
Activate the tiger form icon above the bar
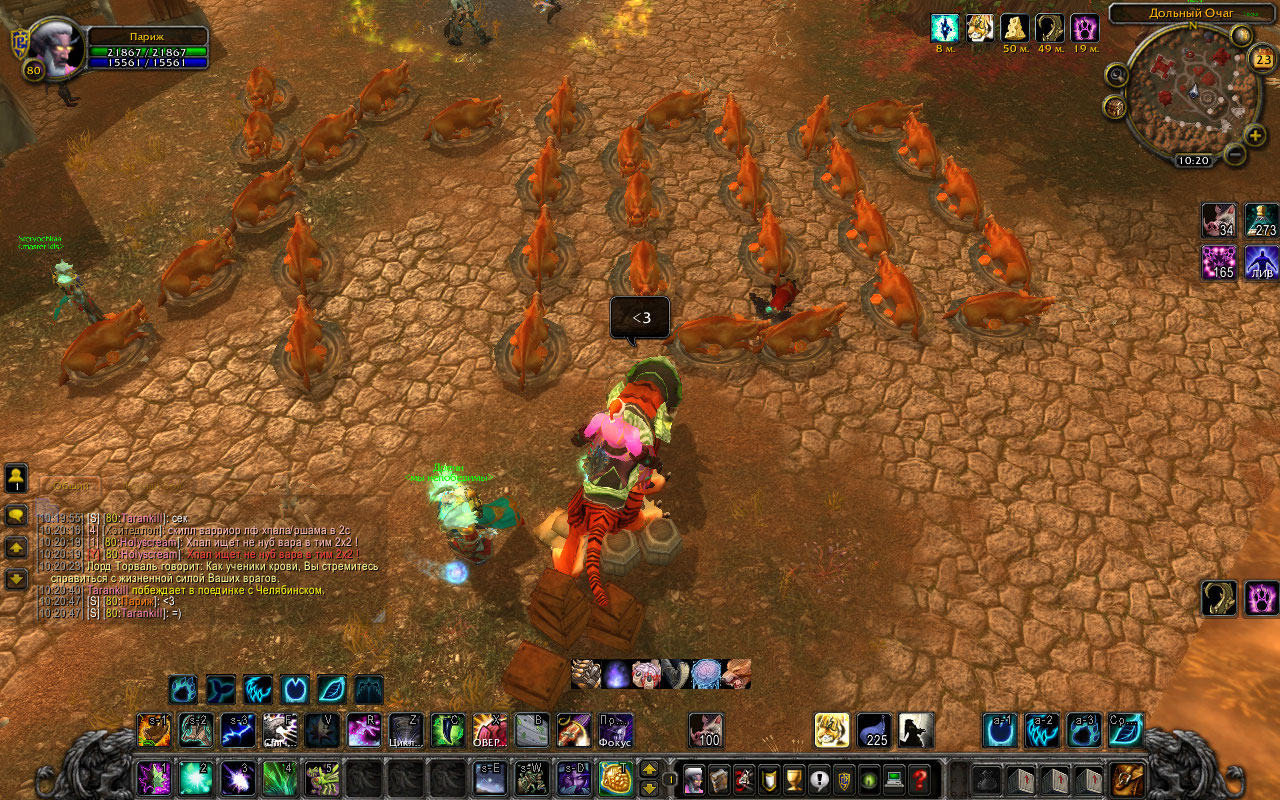click(831, 731)
